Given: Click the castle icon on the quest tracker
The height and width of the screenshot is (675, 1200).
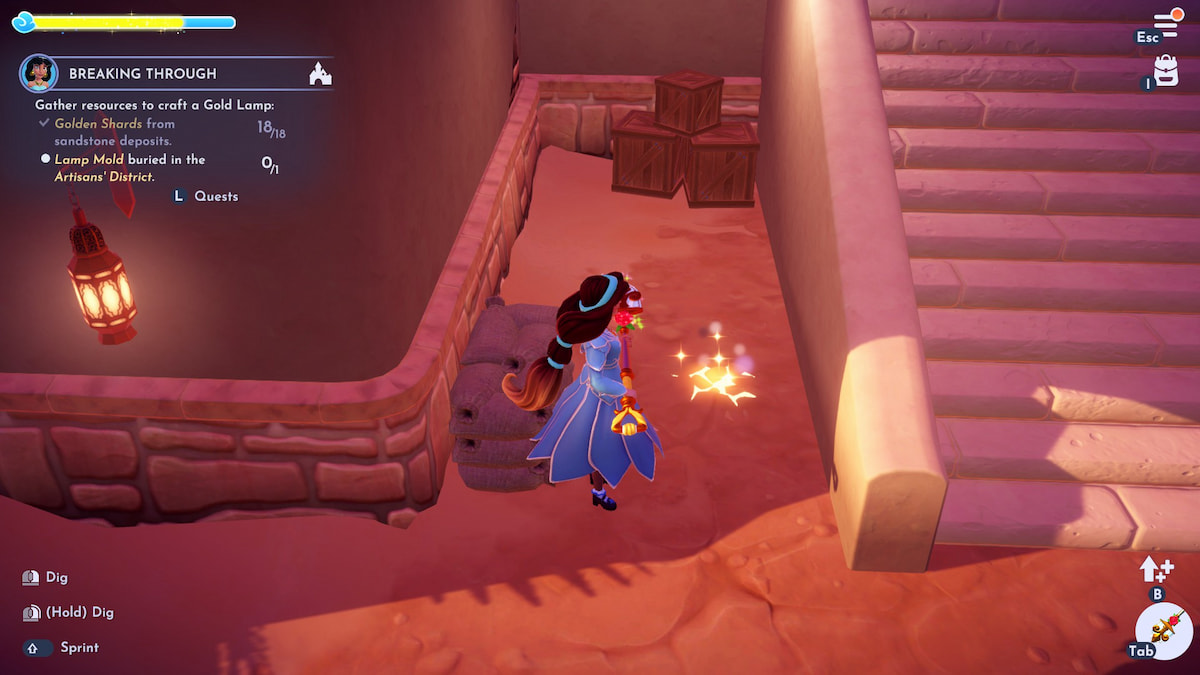Looking at the screenshot, I should (x=320, y=73).
